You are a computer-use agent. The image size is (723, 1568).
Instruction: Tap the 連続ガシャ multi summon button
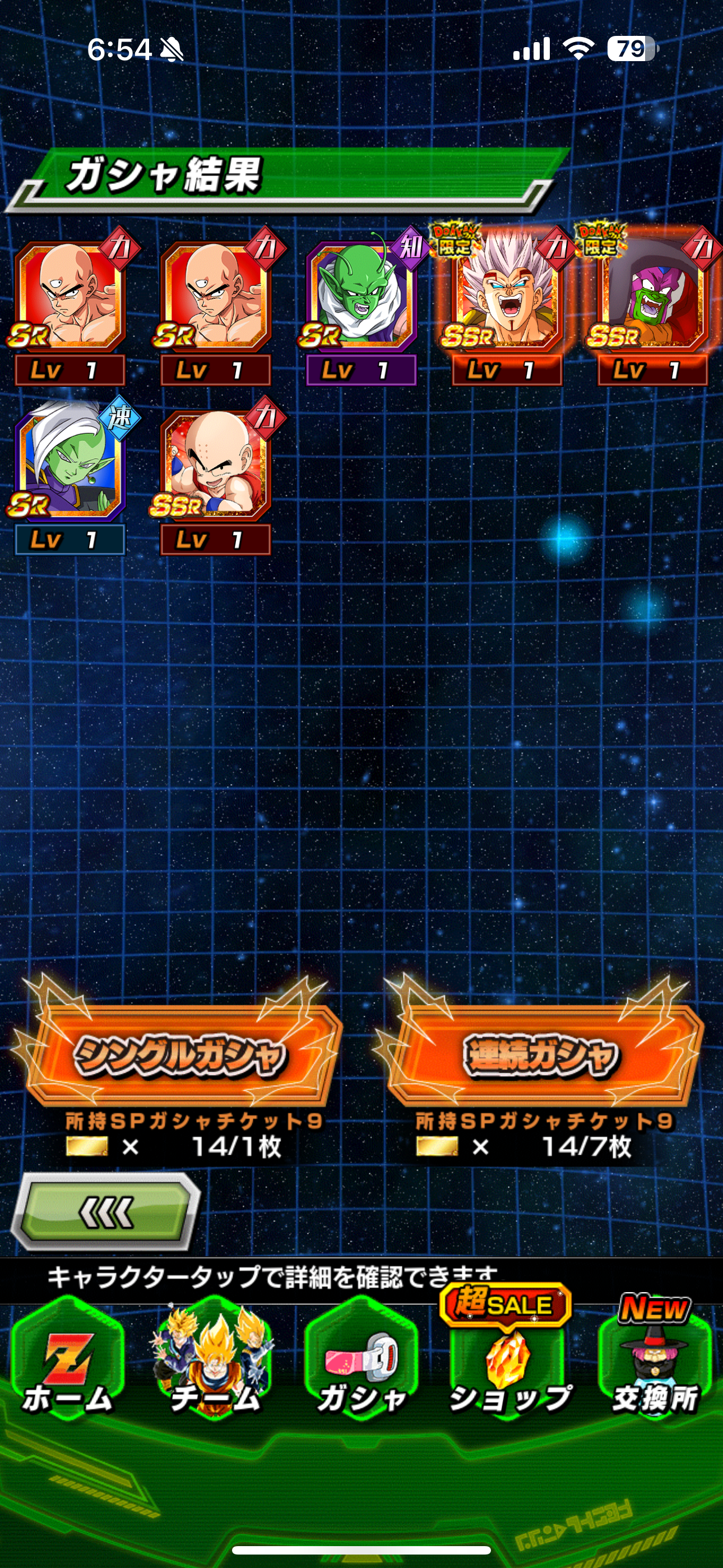[x=540, y=1056]
